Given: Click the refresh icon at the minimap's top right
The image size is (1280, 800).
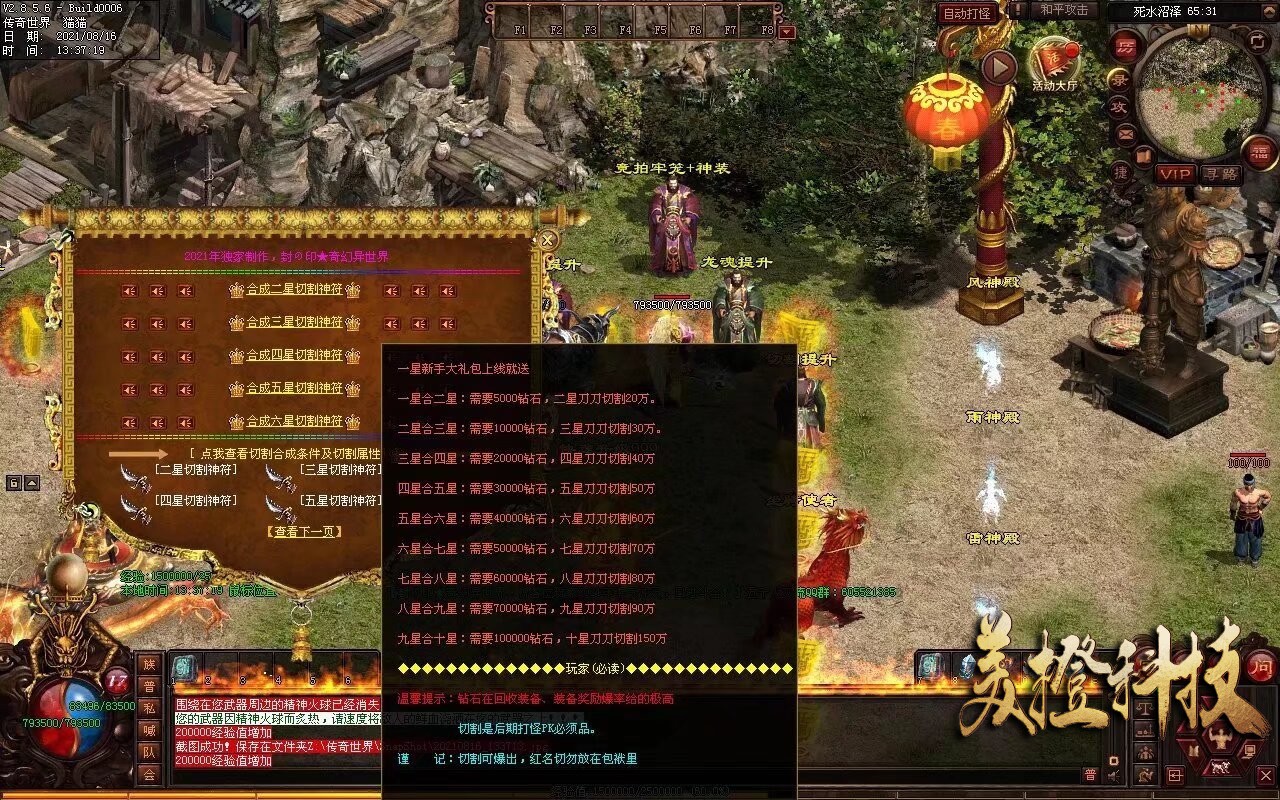Looking at the screenshot, I should pos(1256,43).
